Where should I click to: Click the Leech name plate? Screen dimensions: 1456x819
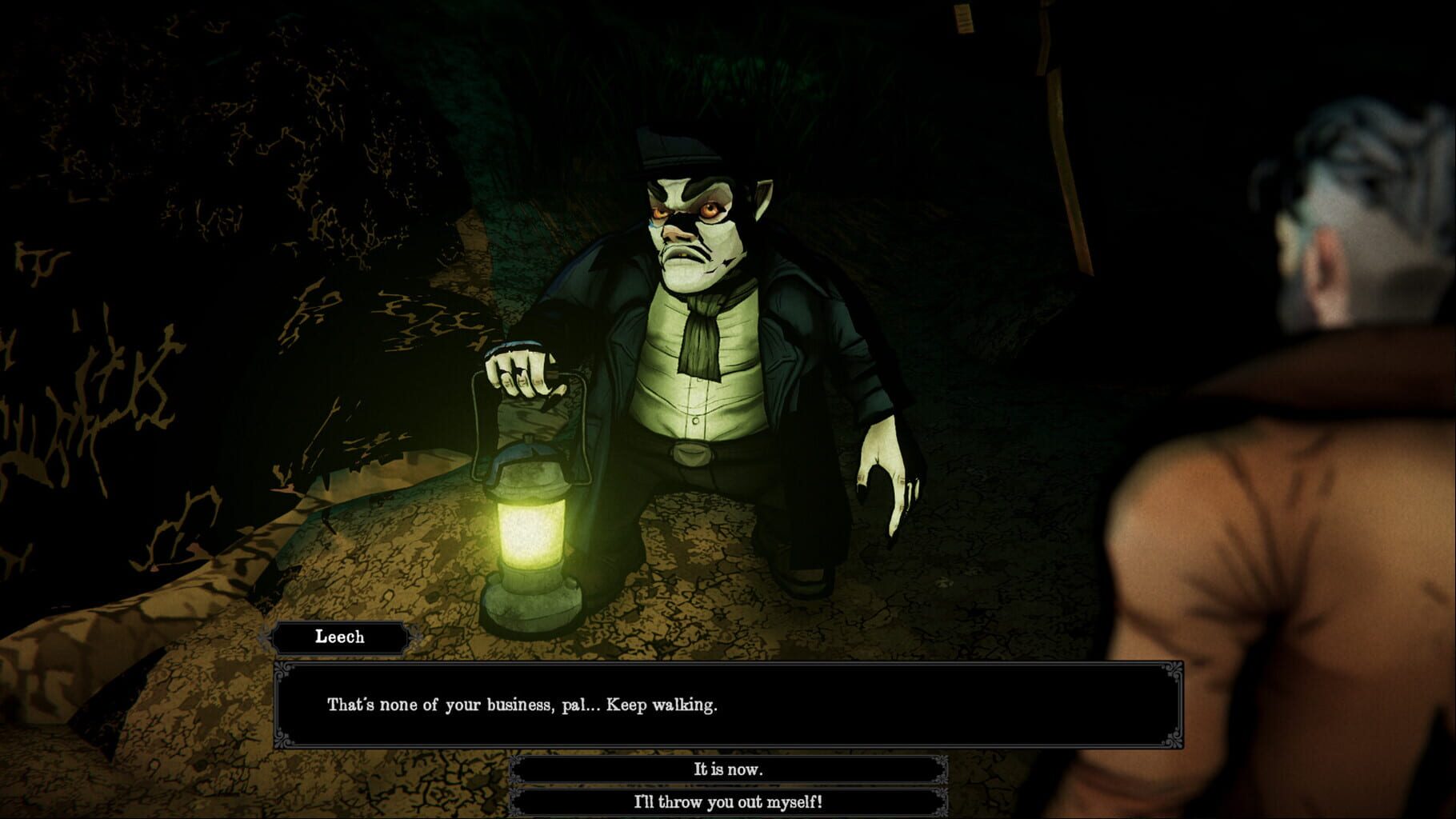pyautogui.click(x=339, y=637)
